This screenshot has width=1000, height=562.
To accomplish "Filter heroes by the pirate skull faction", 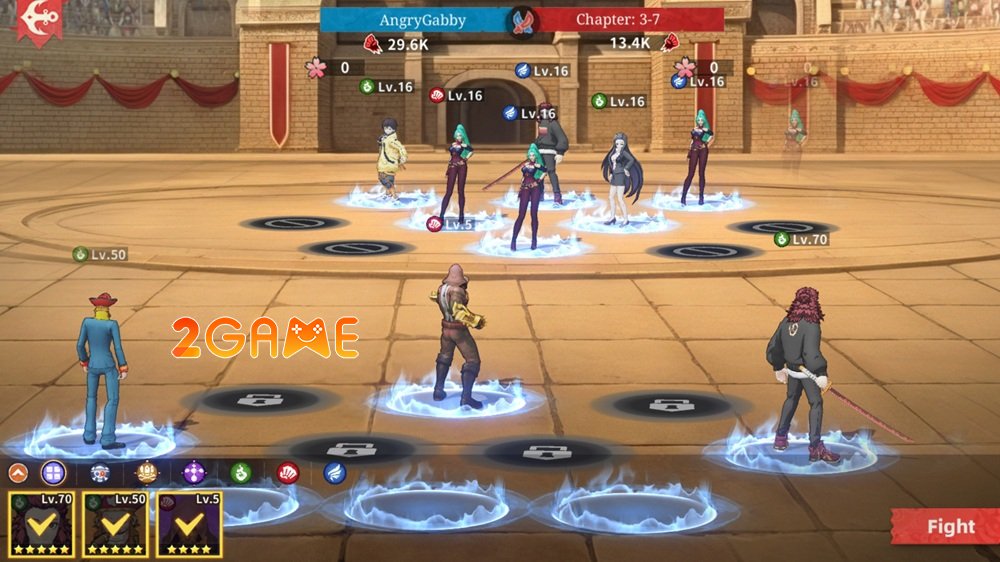I will point(99,473).
